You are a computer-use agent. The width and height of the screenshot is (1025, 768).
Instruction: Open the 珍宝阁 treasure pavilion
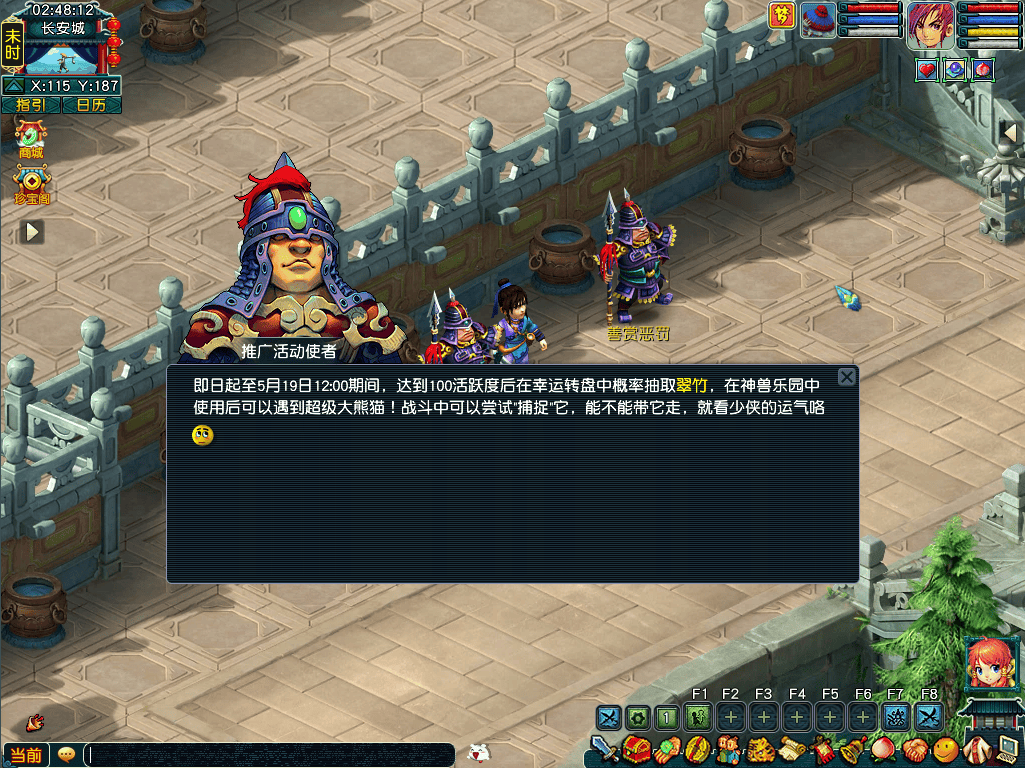tap(32, 184)
